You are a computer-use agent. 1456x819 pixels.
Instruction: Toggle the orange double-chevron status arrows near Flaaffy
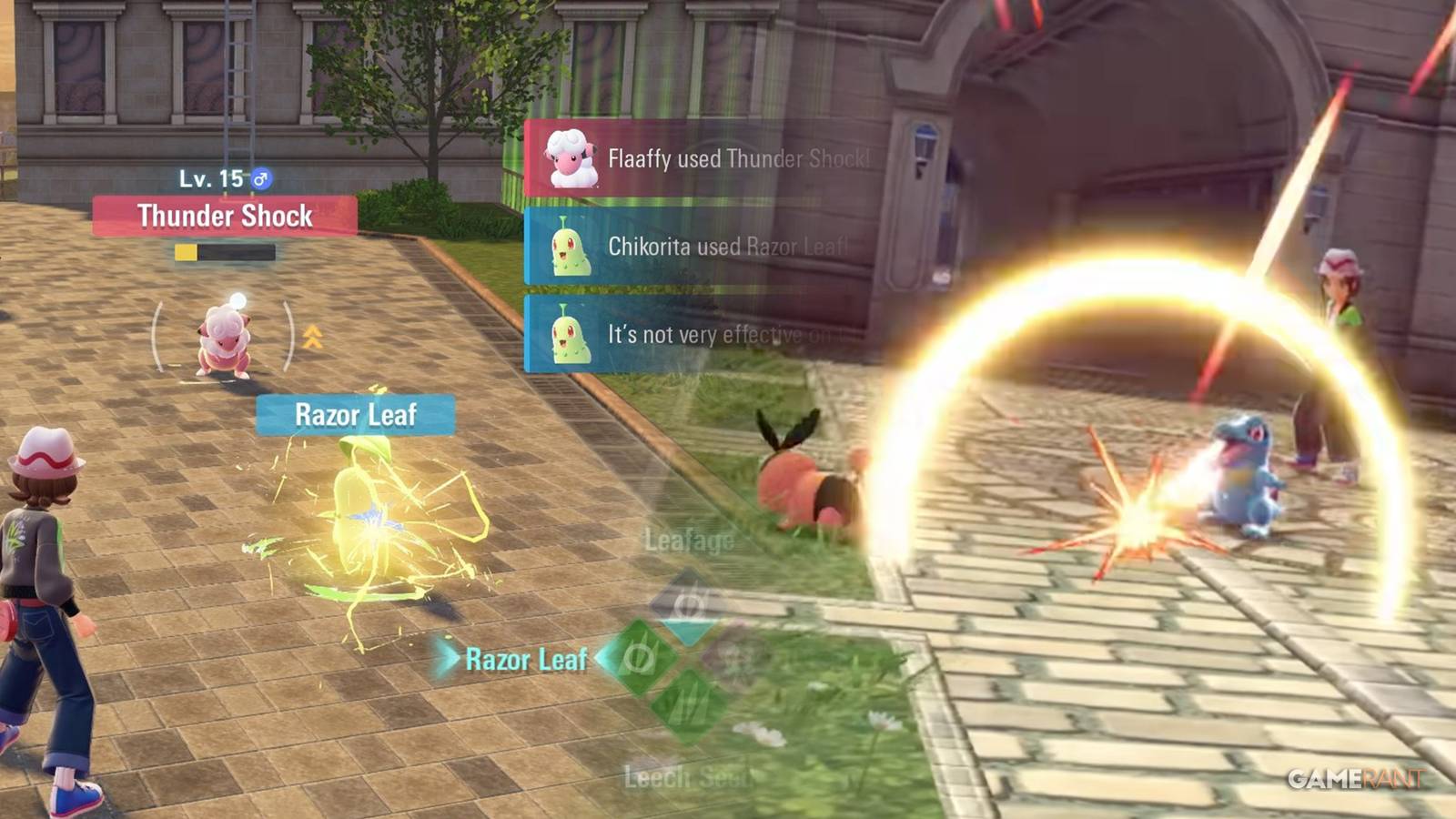tap(313, 339)
